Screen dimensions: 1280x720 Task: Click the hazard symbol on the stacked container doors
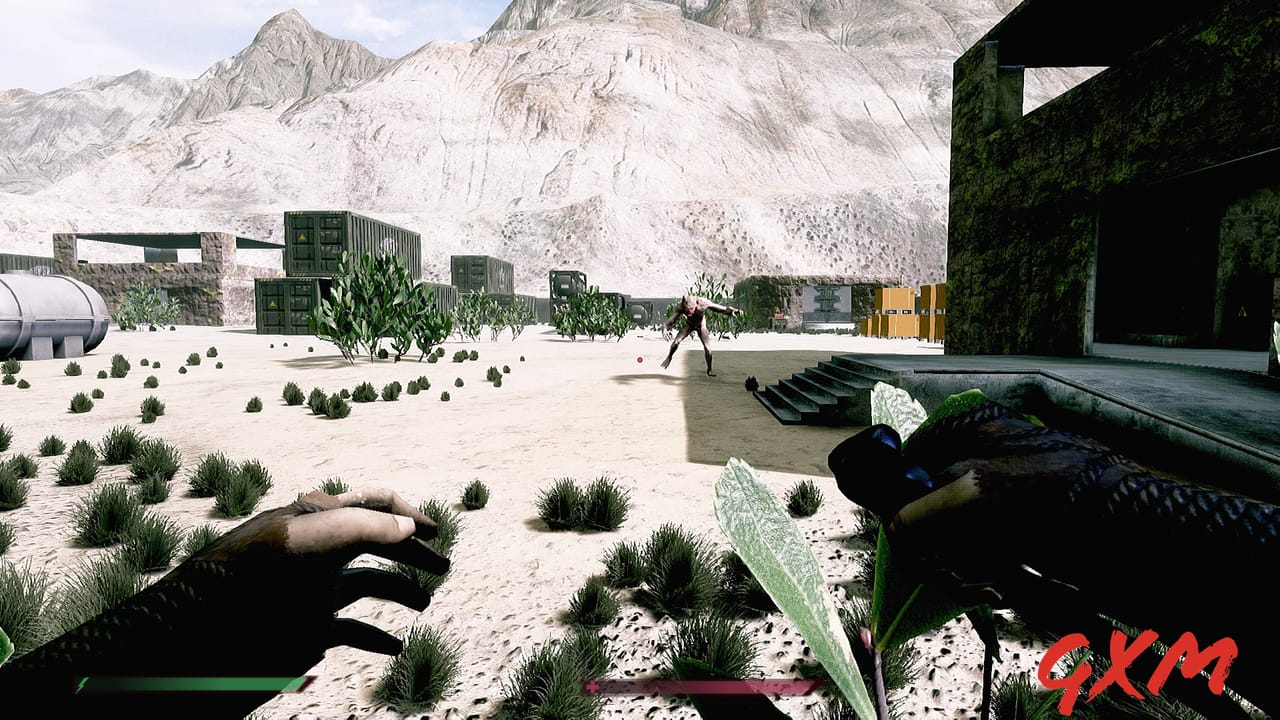point(271,303)
